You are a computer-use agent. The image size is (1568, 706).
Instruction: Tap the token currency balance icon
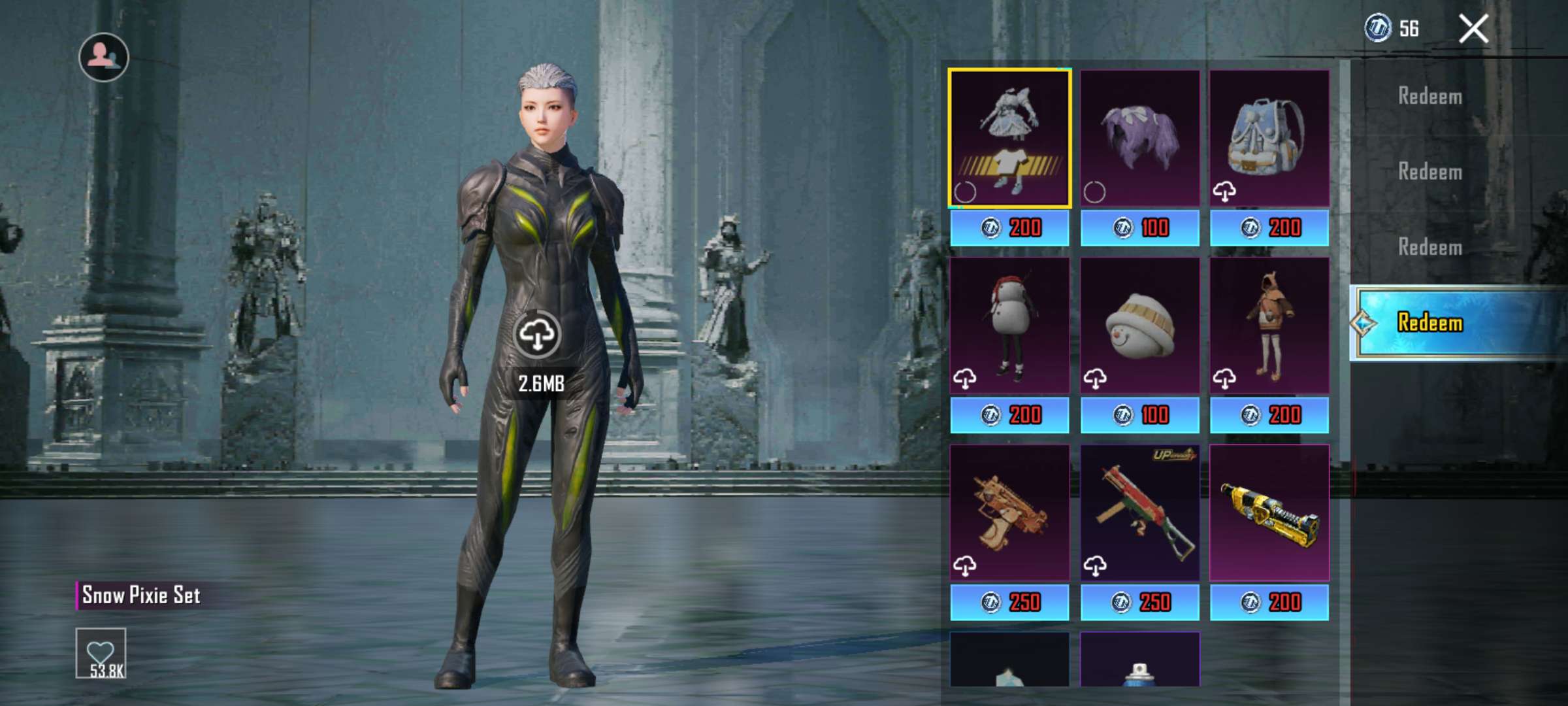pyautogui.click(x=1378, y=28)
